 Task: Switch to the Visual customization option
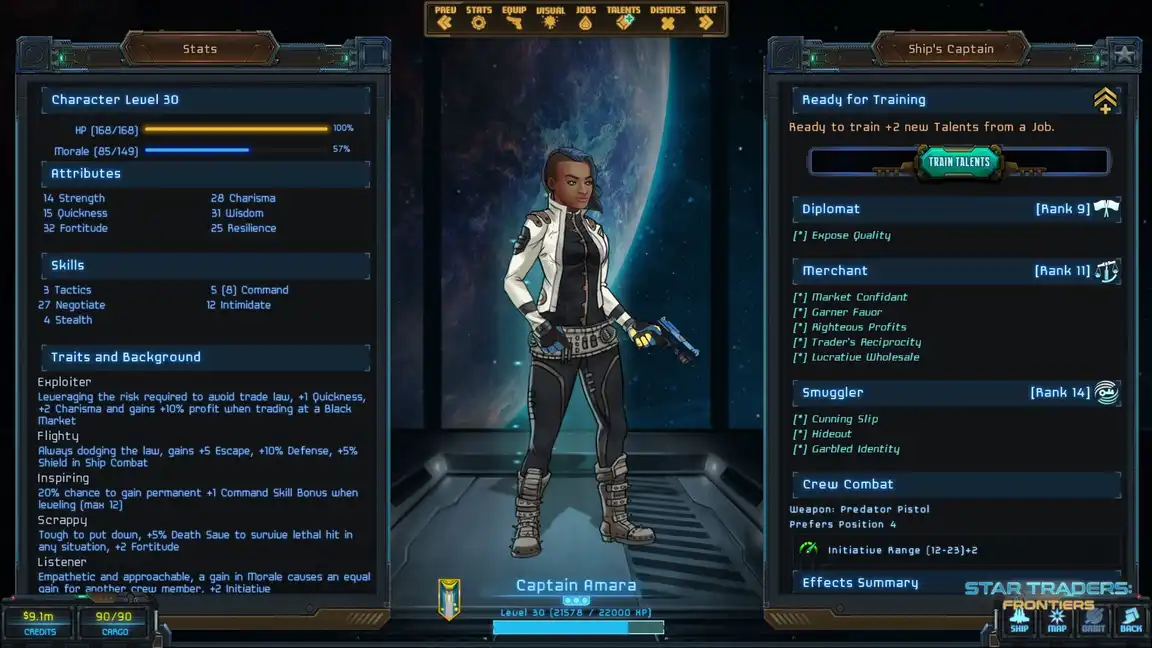tap(550, 18)
